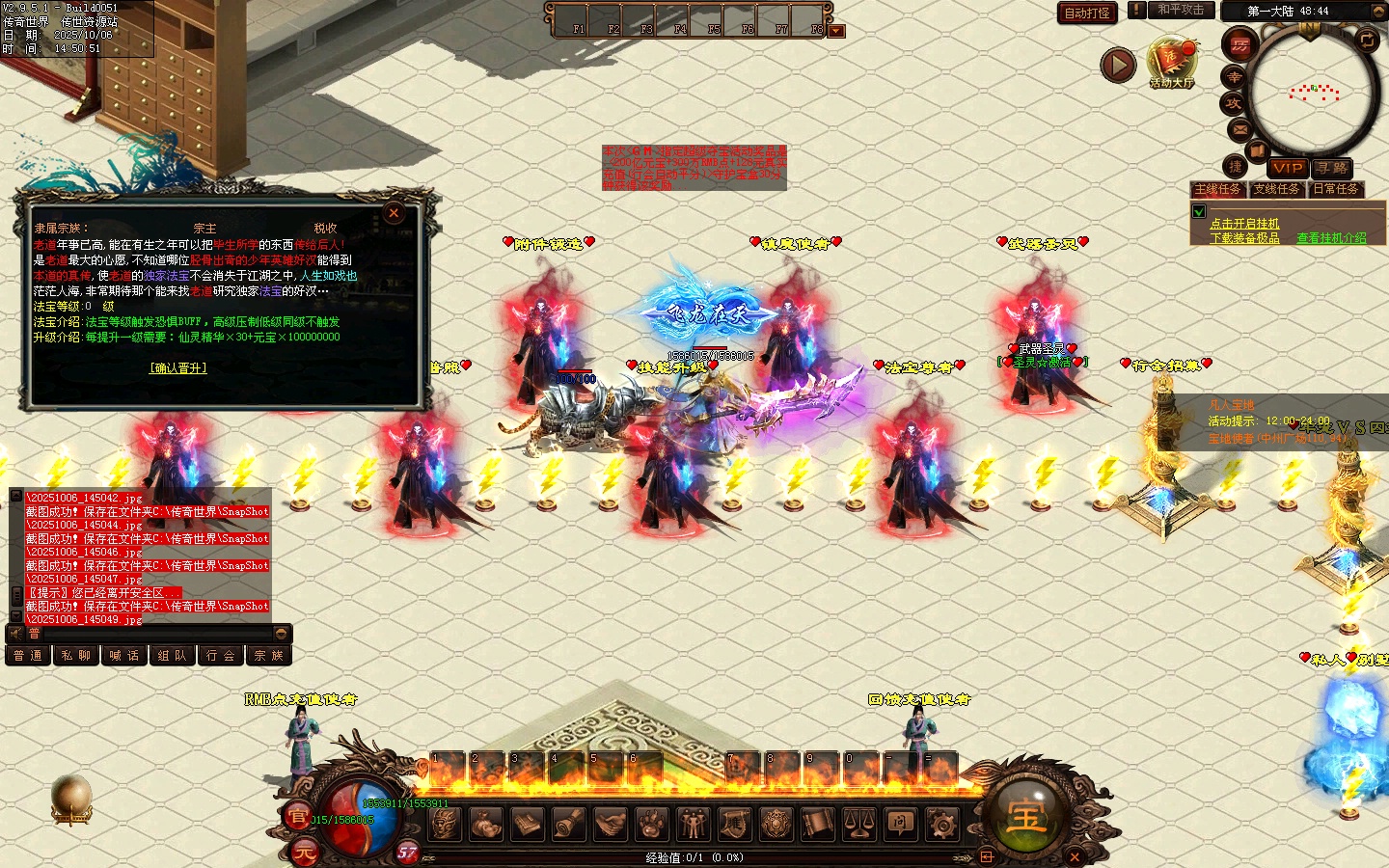
Task: Switch to the 主线任务 tab
Action: 1218,189
